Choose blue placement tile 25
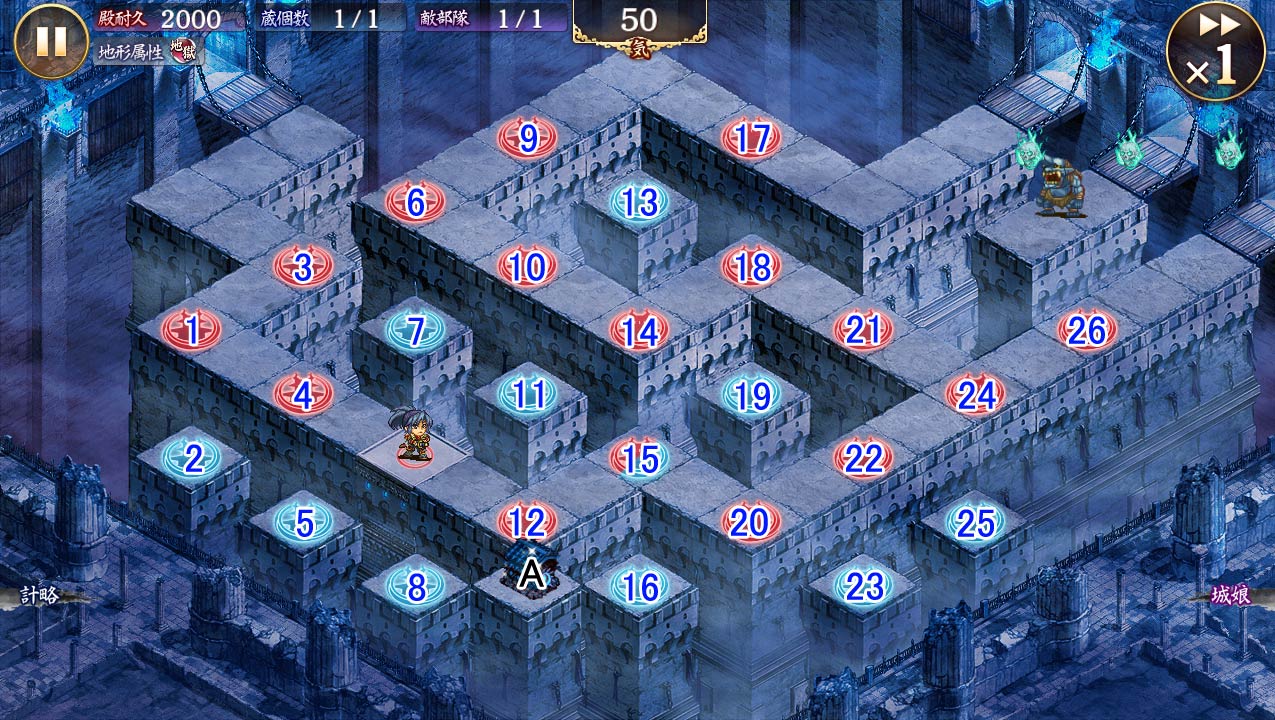Viewport: 1275px width, 720px height. tap(975, 522)
